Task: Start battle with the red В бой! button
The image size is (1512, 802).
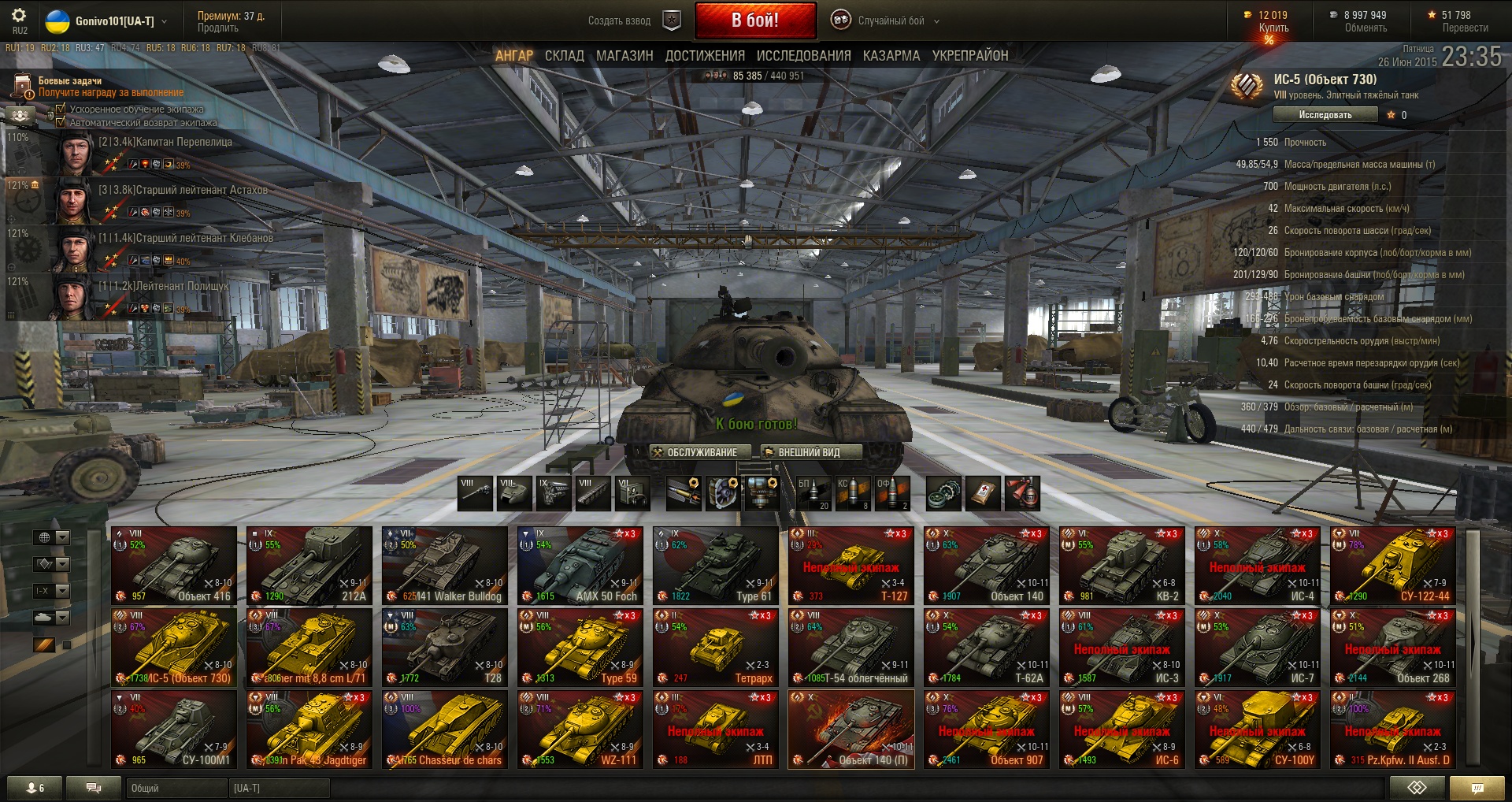Action: [x=754, y=20]
